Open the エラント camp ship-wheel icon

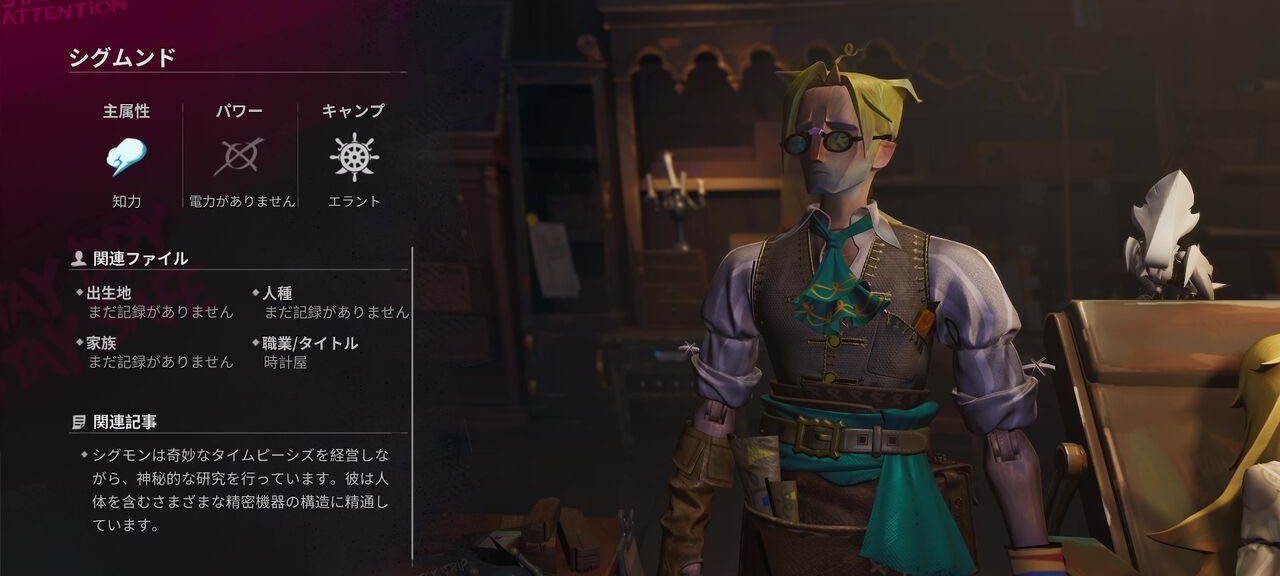[353, 157]
